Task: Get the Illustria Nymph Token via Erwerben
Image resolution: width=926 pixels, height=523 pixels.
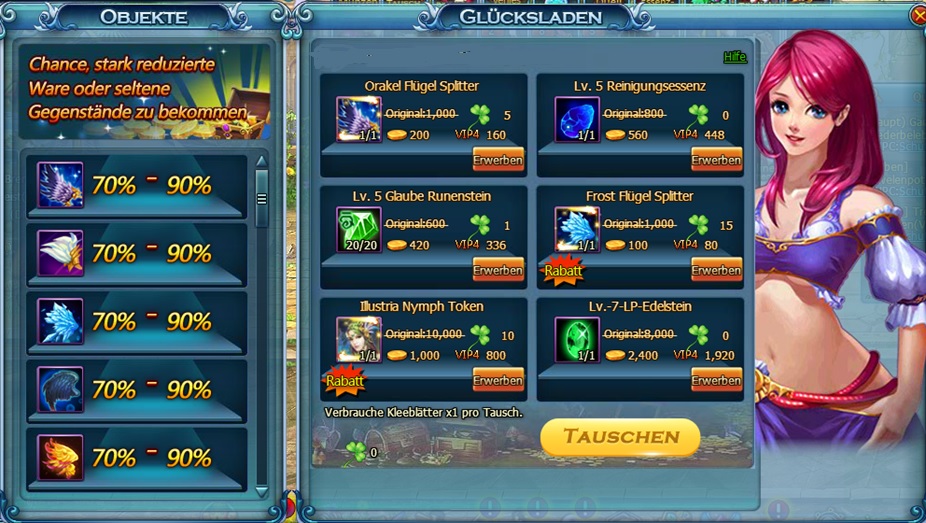Action: (498, 380)
